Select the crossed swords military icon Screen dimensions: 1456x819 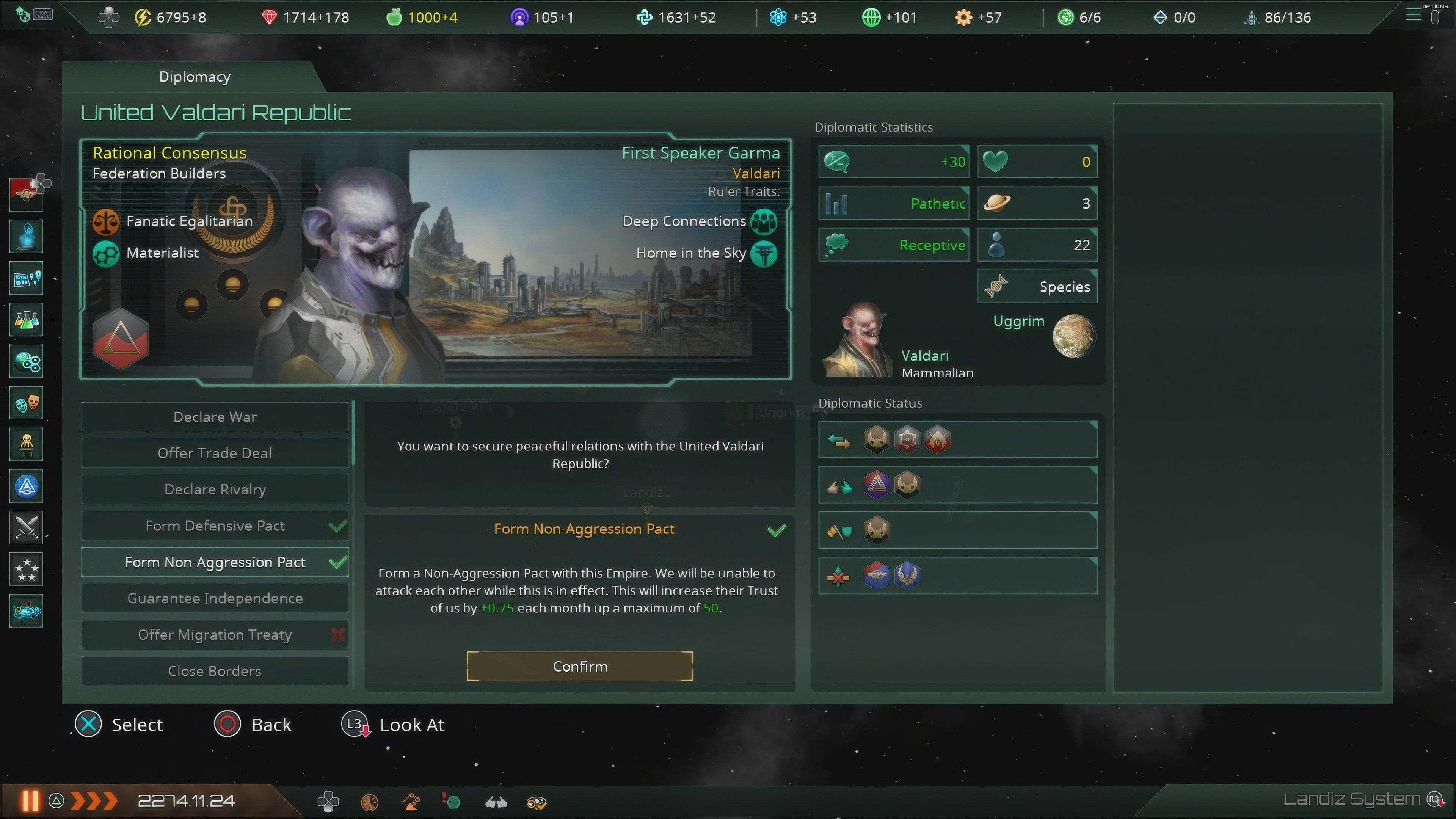click(x=26, y=527)
